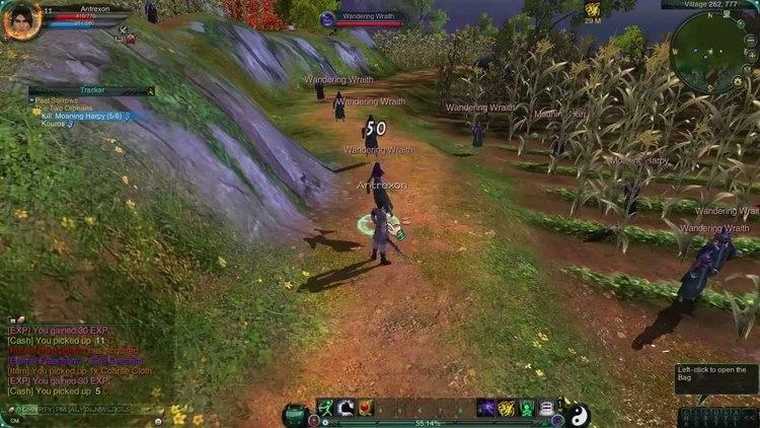
Task: Select the Wandering Wraith target portrait
Action: point(328,19)
